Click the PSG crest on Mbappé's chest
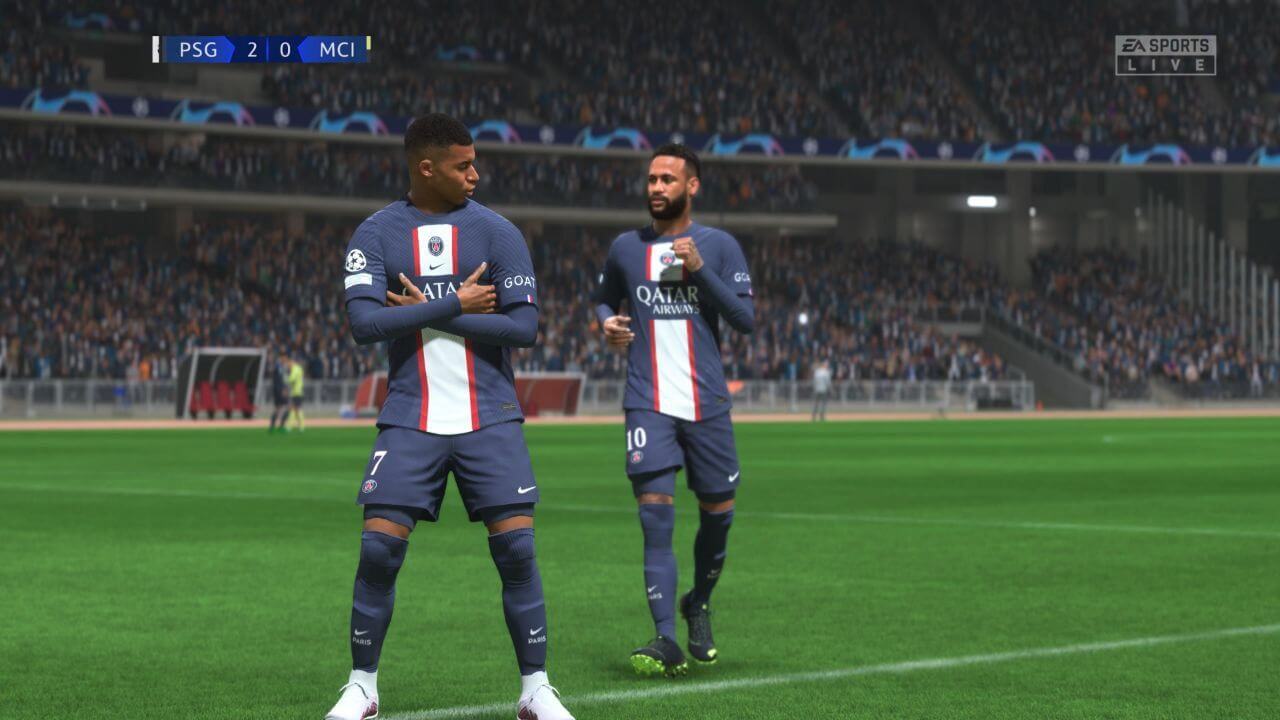Viewport: 1280px width, 720px height. [437, 246]
